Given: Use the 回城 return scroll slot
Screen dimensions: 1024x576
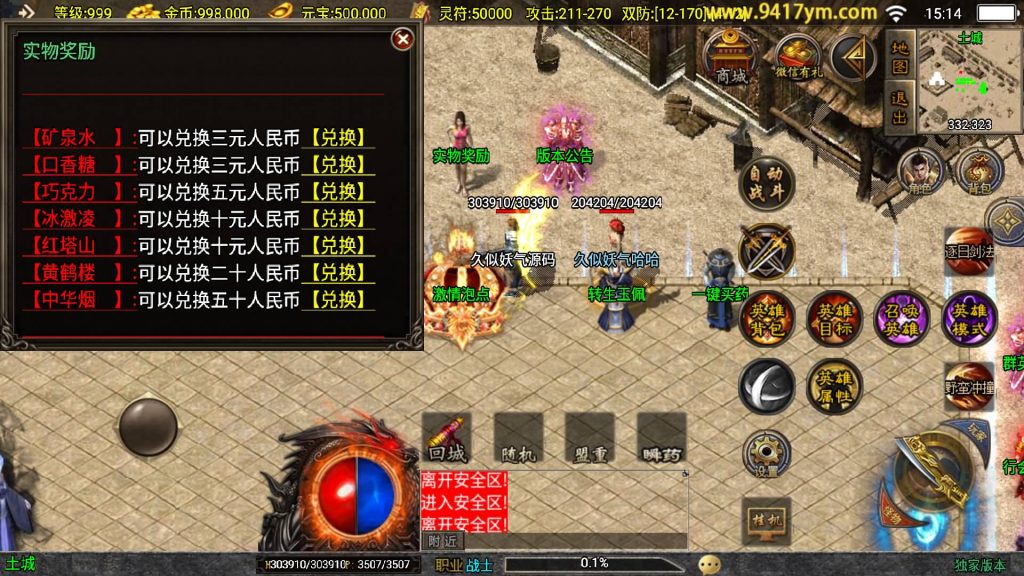Looking at the screenshot, I should pos(447,438).
